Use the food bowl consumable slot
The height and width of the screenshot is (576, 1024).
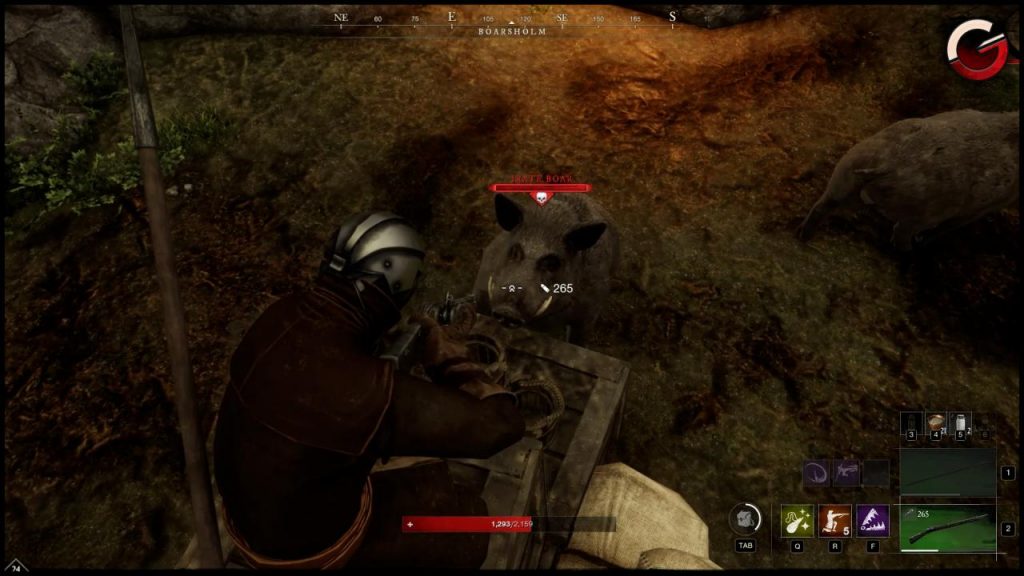936,423
